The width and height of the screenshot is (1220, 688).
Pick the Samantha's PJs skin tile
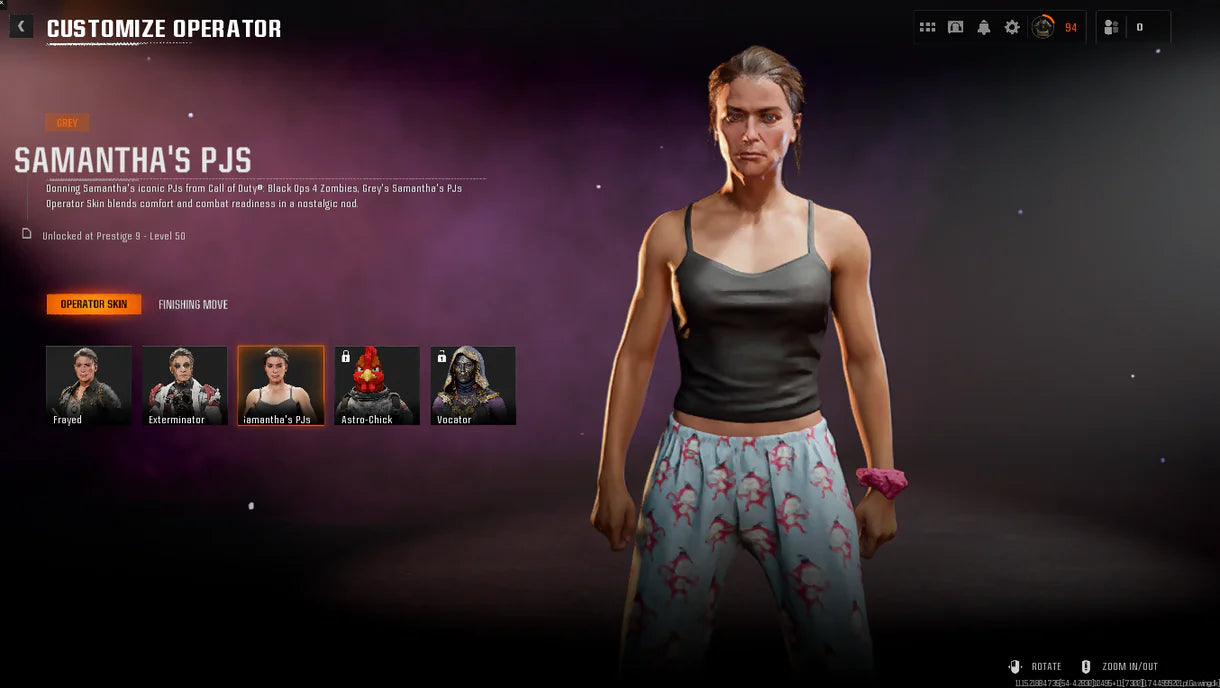[281, 385]
